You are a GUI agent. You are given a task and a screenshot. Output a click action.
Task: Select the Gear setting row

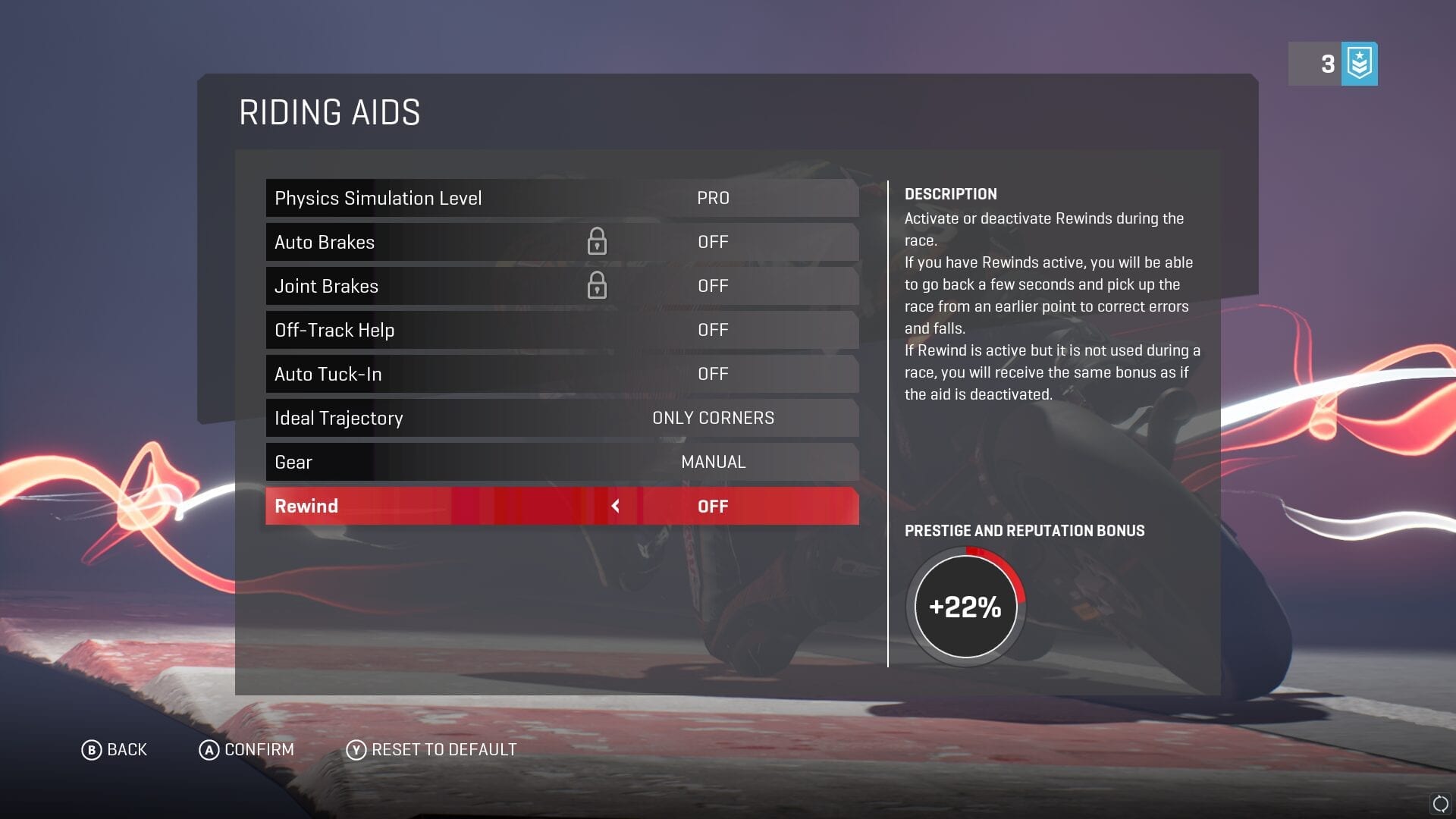[x=561, y=462]
